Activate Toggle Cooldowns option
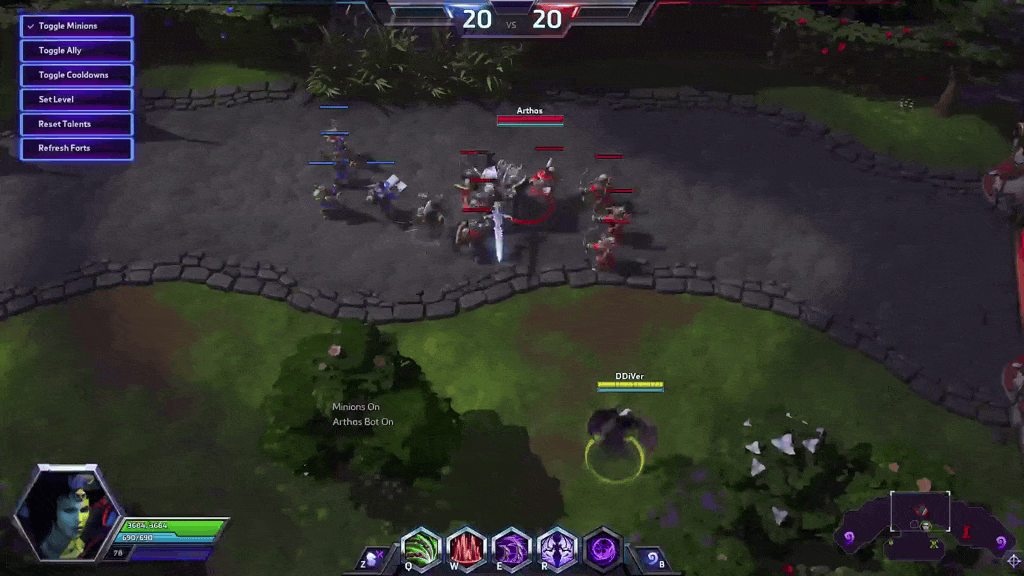 (x=76, y=75)
